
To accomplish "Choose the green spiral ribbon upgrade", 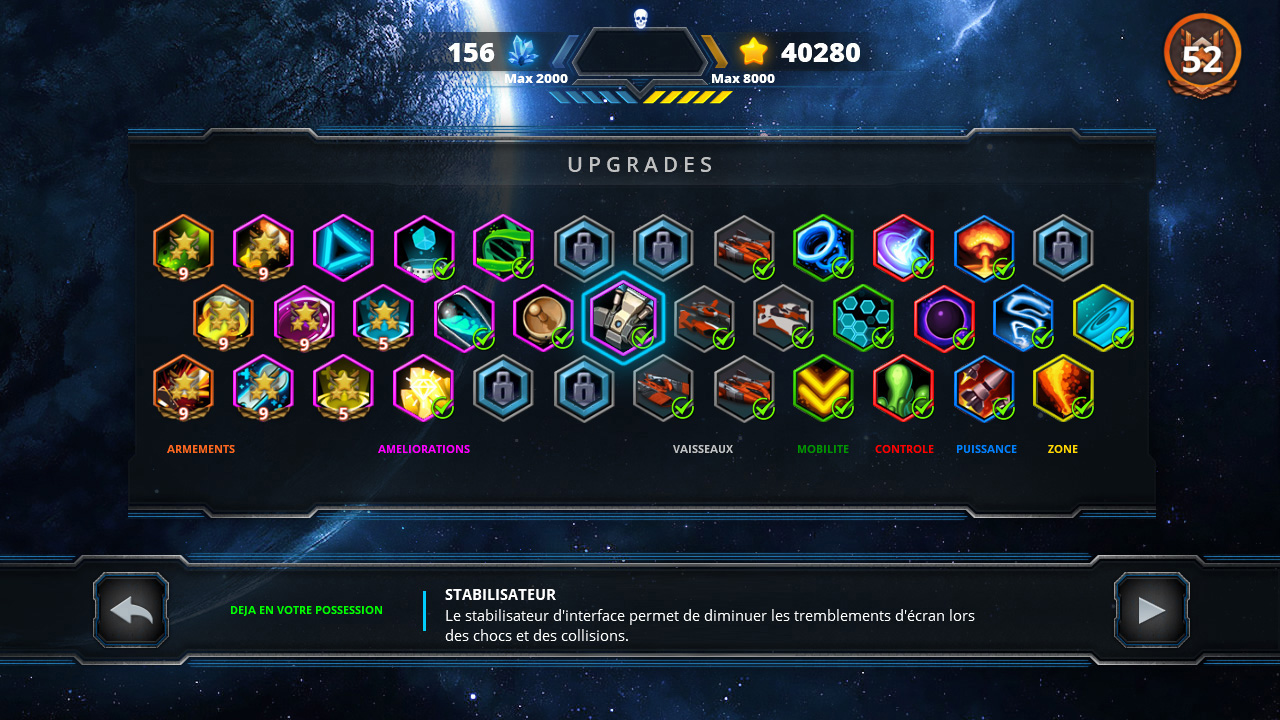I will click(x=503, y=248).
